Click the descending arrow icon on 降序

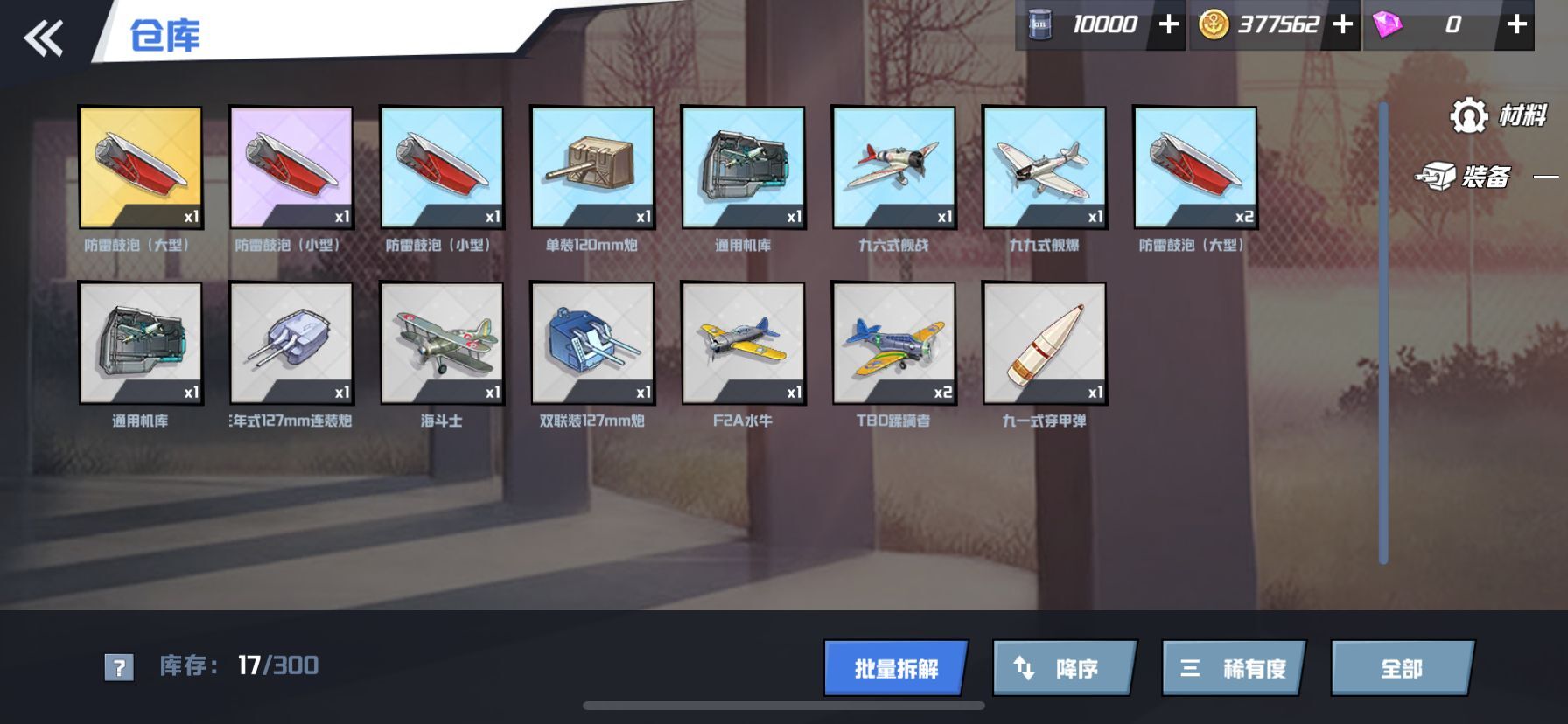coord(1025,666)
